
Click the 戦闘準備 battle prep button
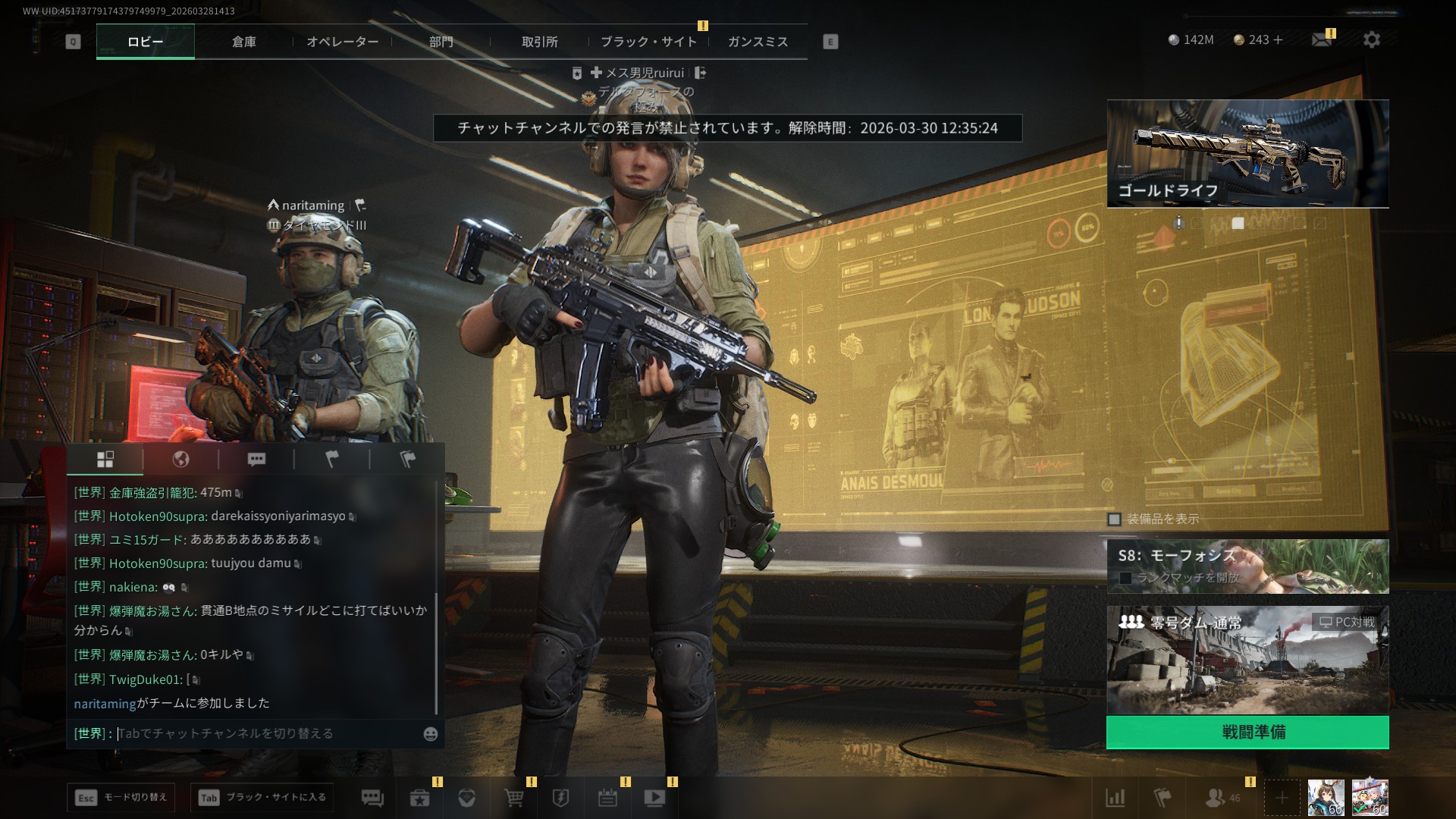coord(1247,732)
